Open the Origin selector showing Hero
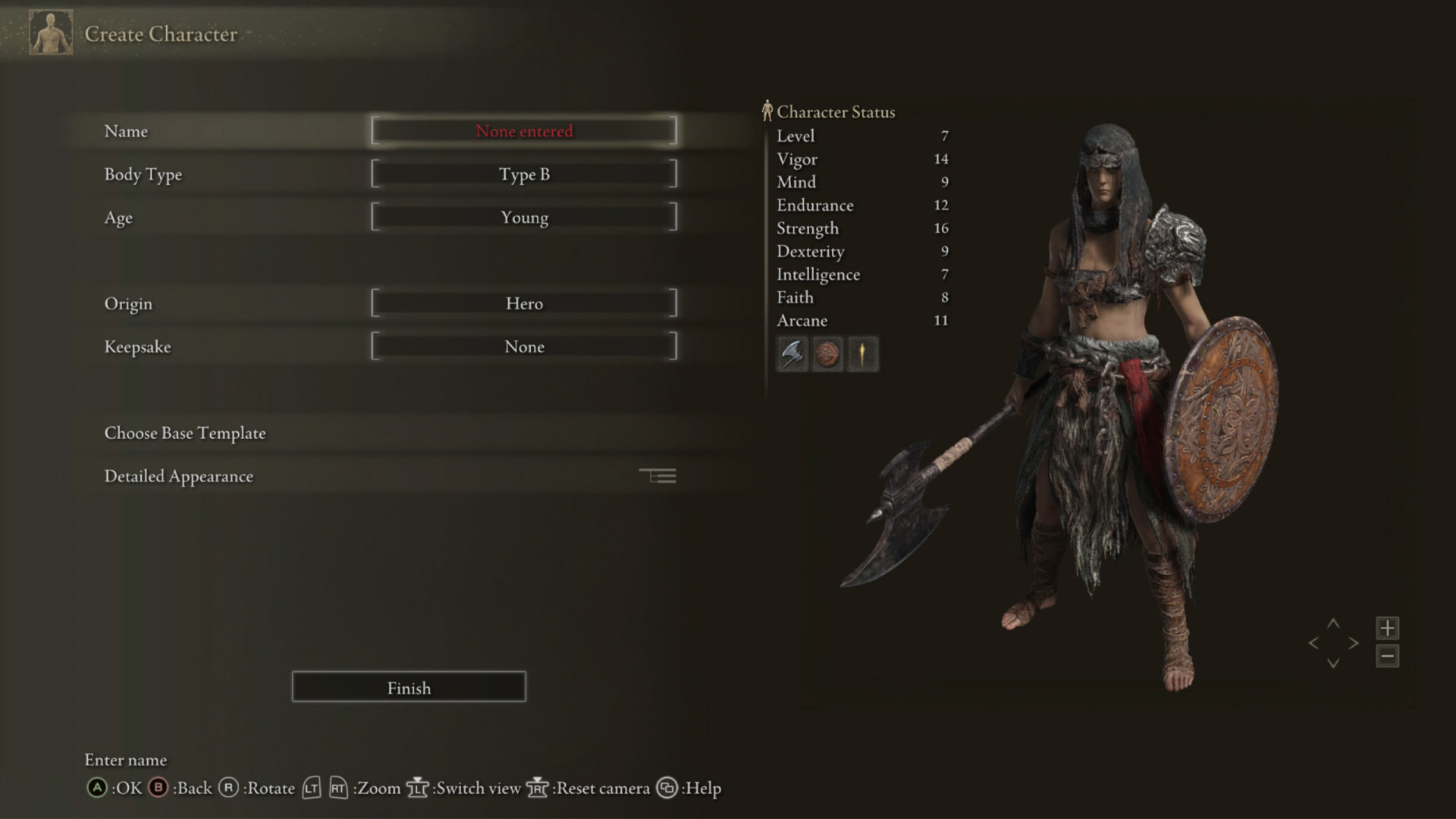Viewport: 1456px width, 819px height. (524, 303)
